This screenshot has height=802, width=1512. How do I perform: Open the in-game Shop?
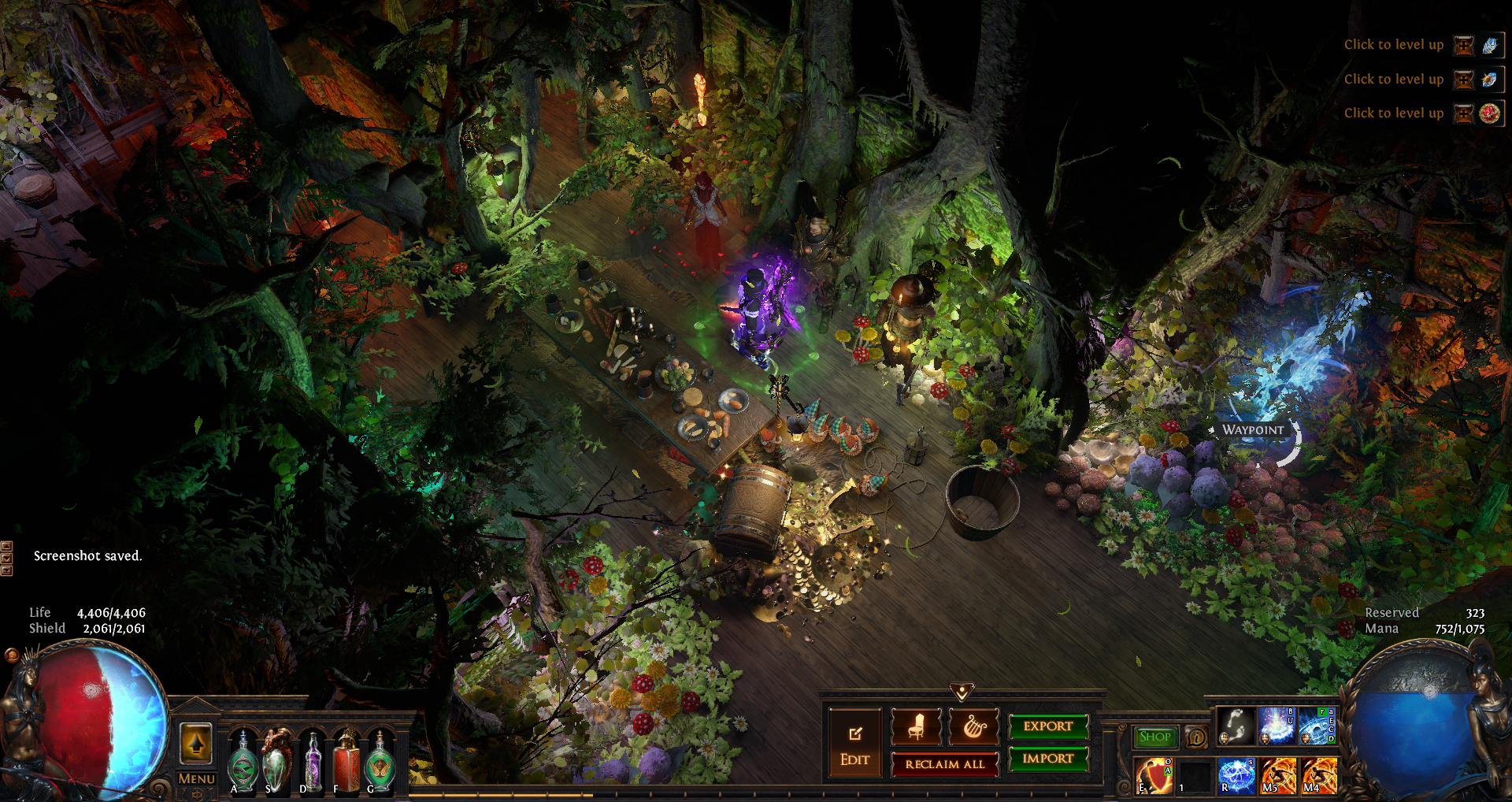click(1154, 737)
